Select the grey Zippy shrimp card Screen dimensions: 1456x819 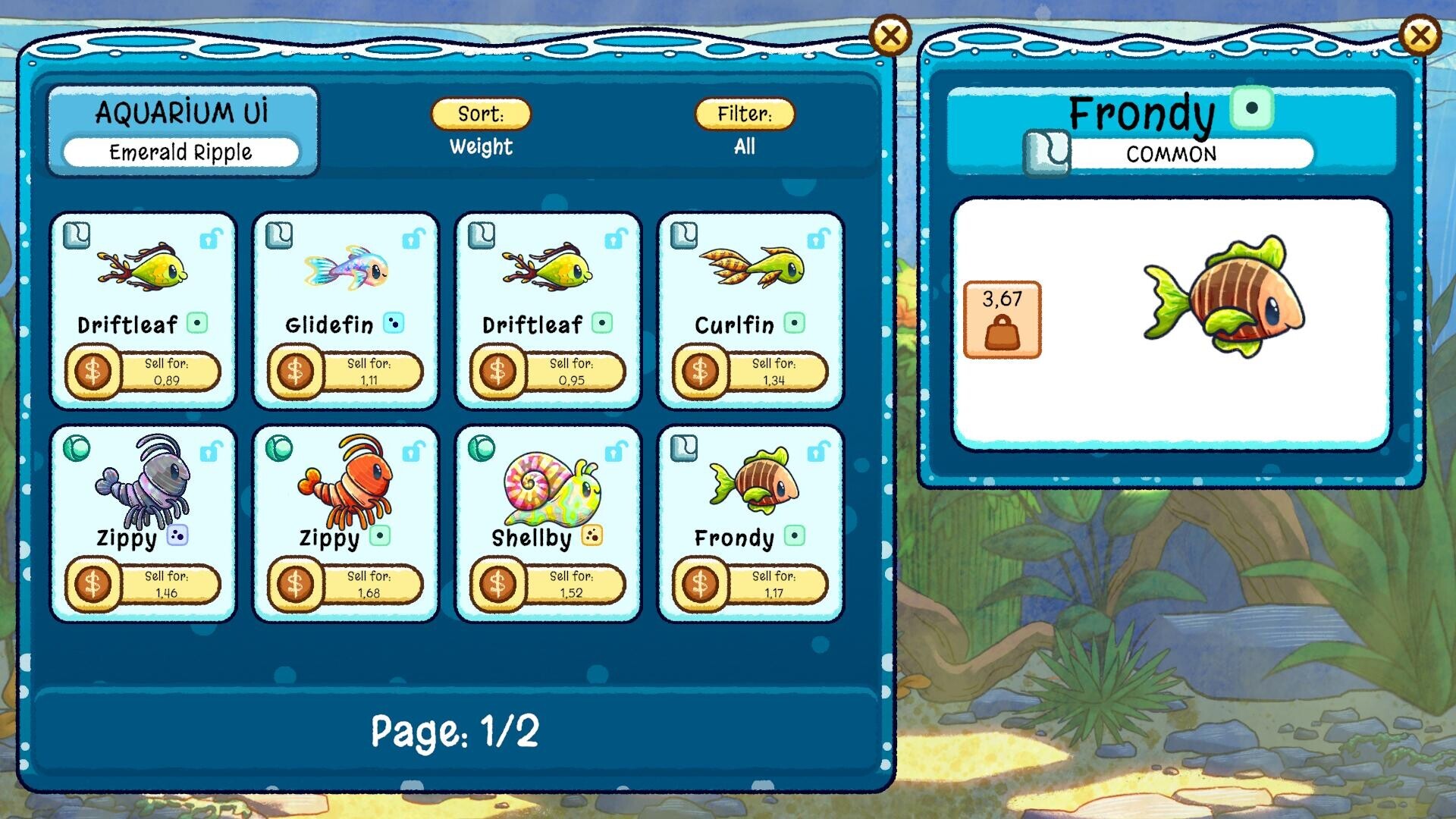point(143,493)
